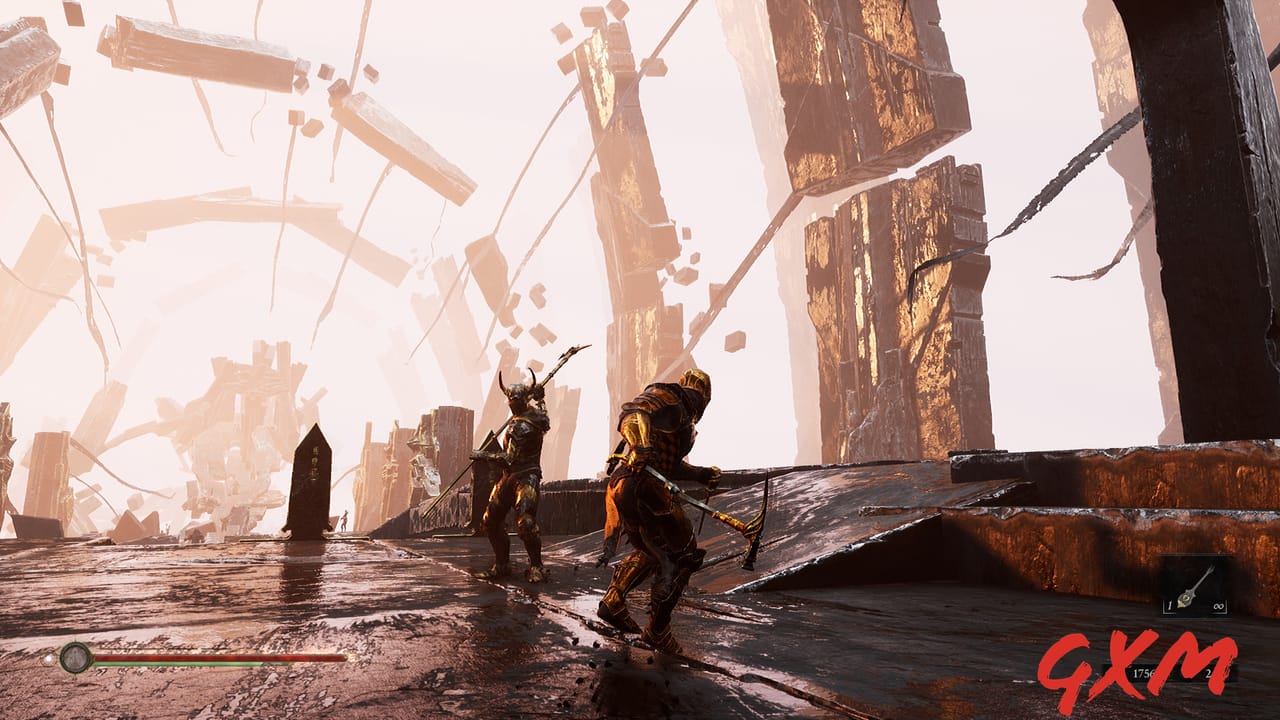The width and height of the screenshot is (1280, 720).
Task: Click the item quantity number 1
Action: tap(1169, 606)
